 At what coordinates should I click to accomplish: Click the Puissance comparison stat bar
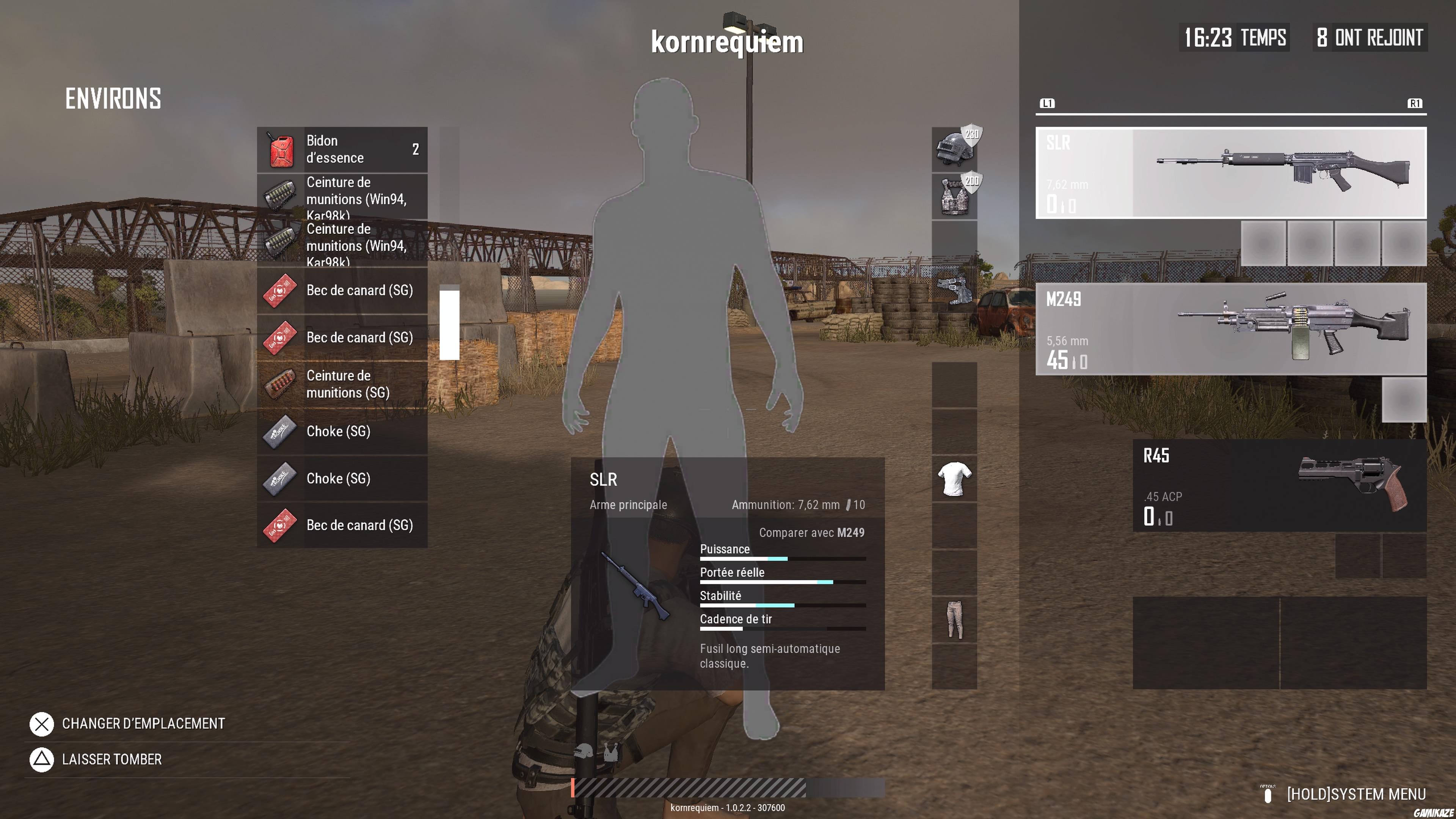782,559
